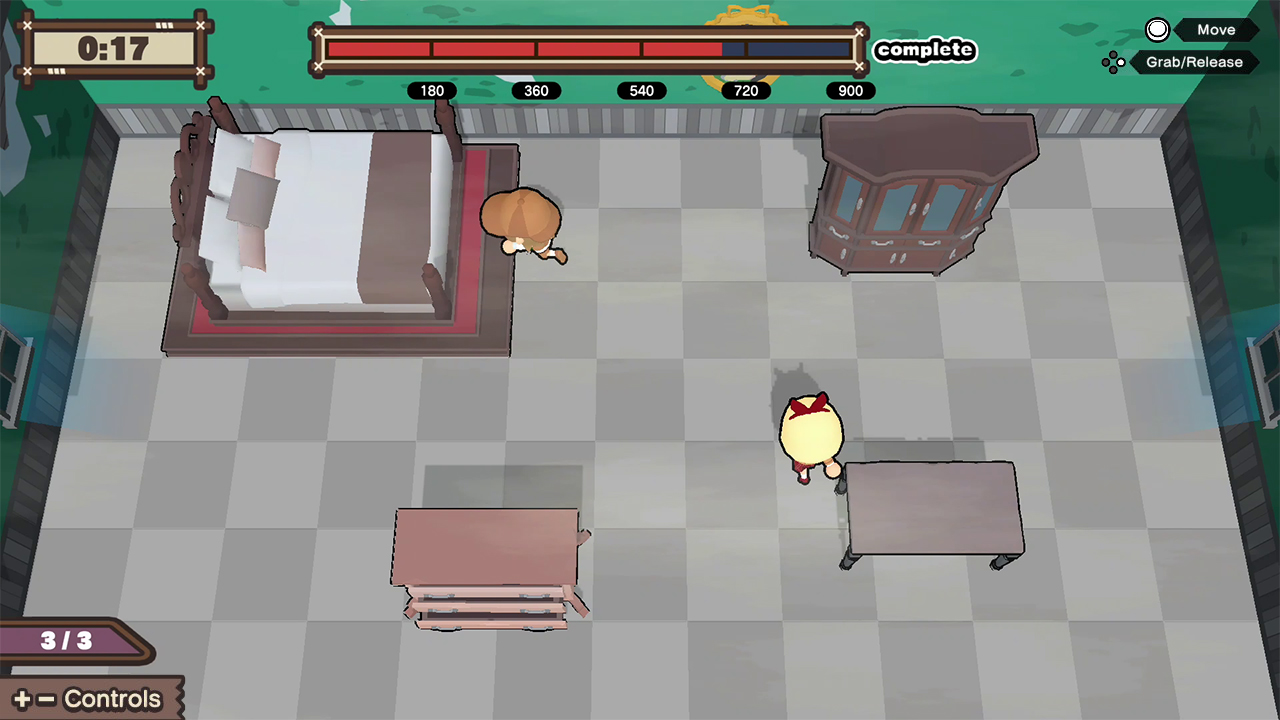Click the 720 score marker label
Viewport: 1280px width, 720px height.
[746, 91]
